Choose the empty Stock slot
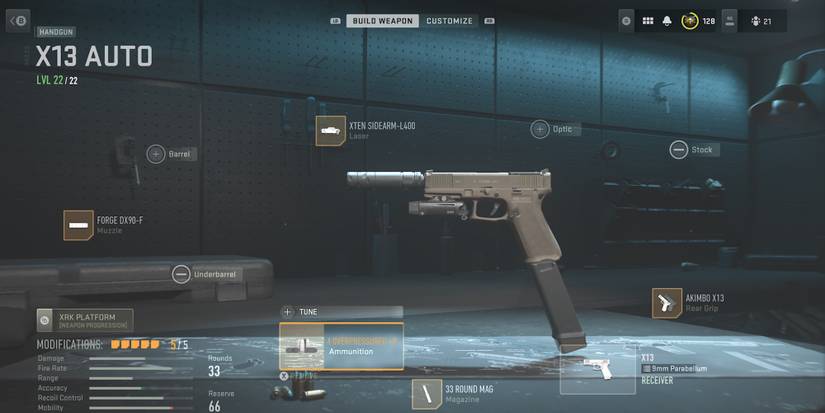 pos(679,150)
